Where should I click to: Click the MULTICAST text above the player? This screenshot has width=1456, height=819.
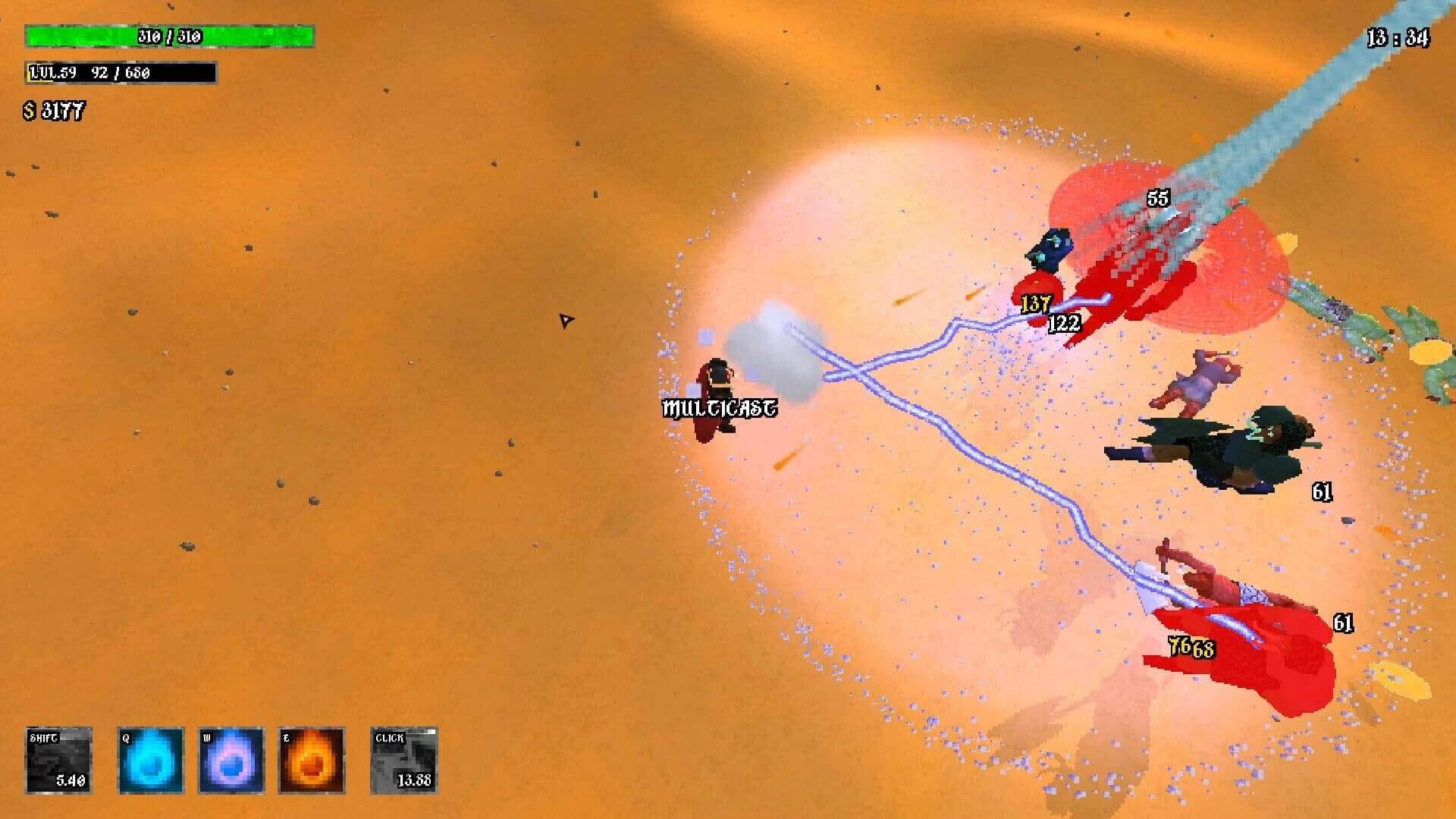tap(719, 407)
